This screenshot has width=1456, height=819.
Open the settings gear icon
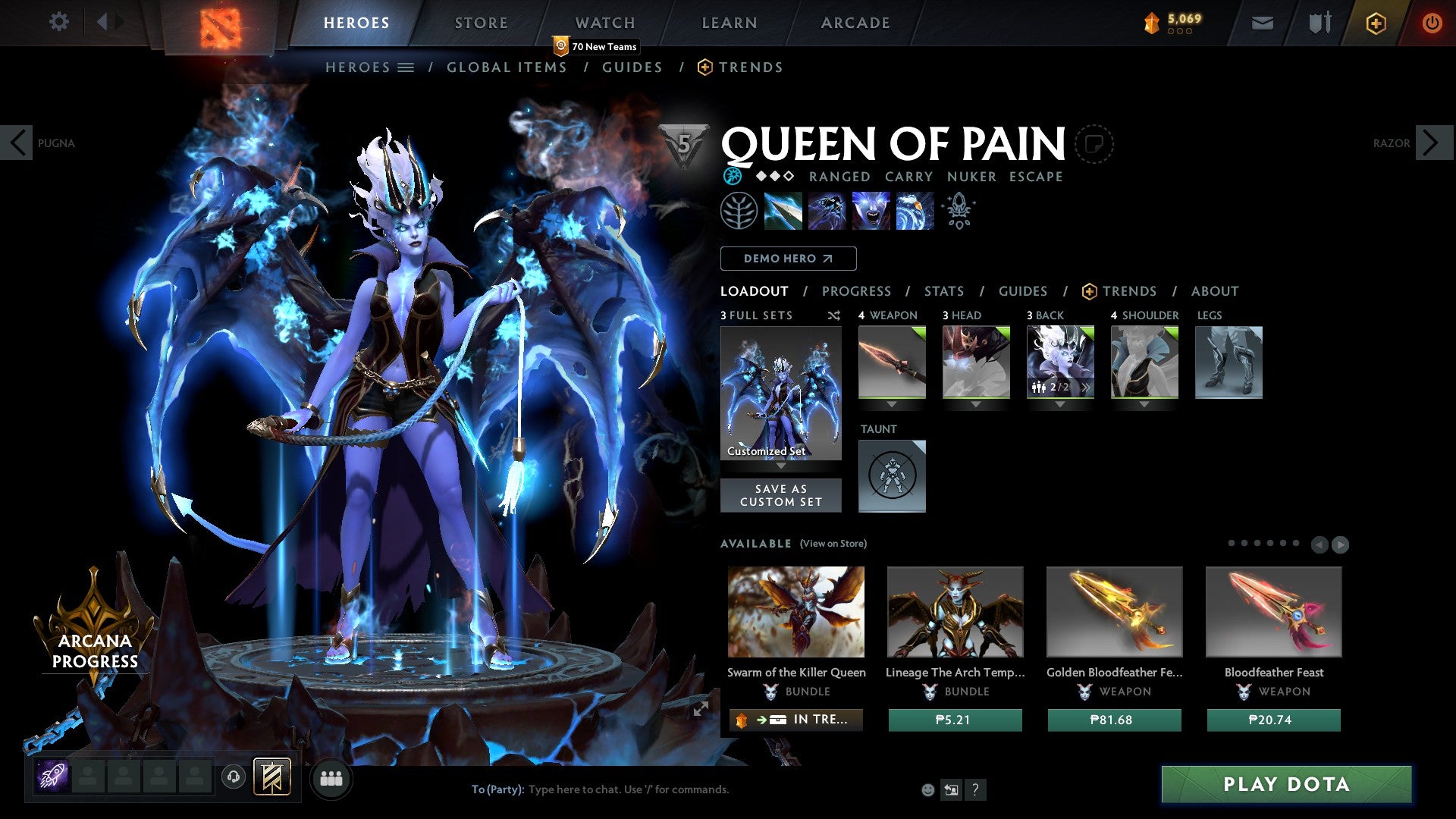click(58, 21)
